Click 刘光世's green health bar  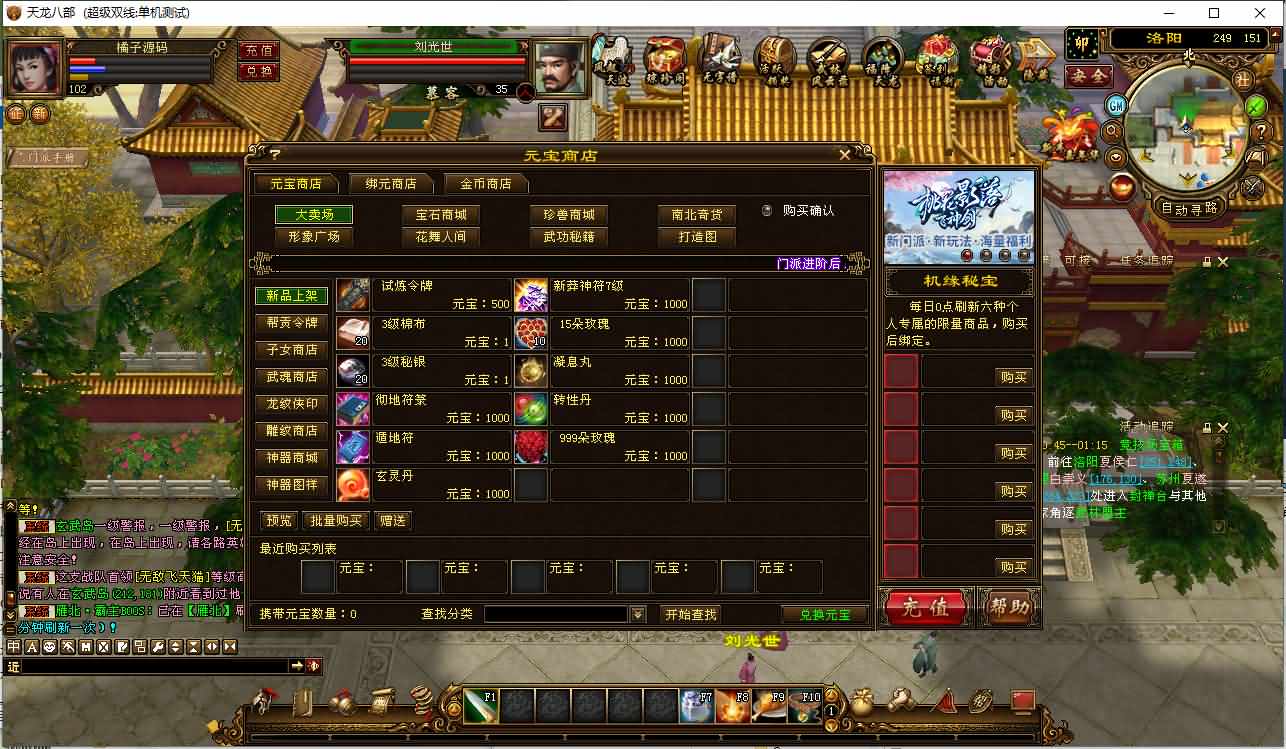click(435, 45)
